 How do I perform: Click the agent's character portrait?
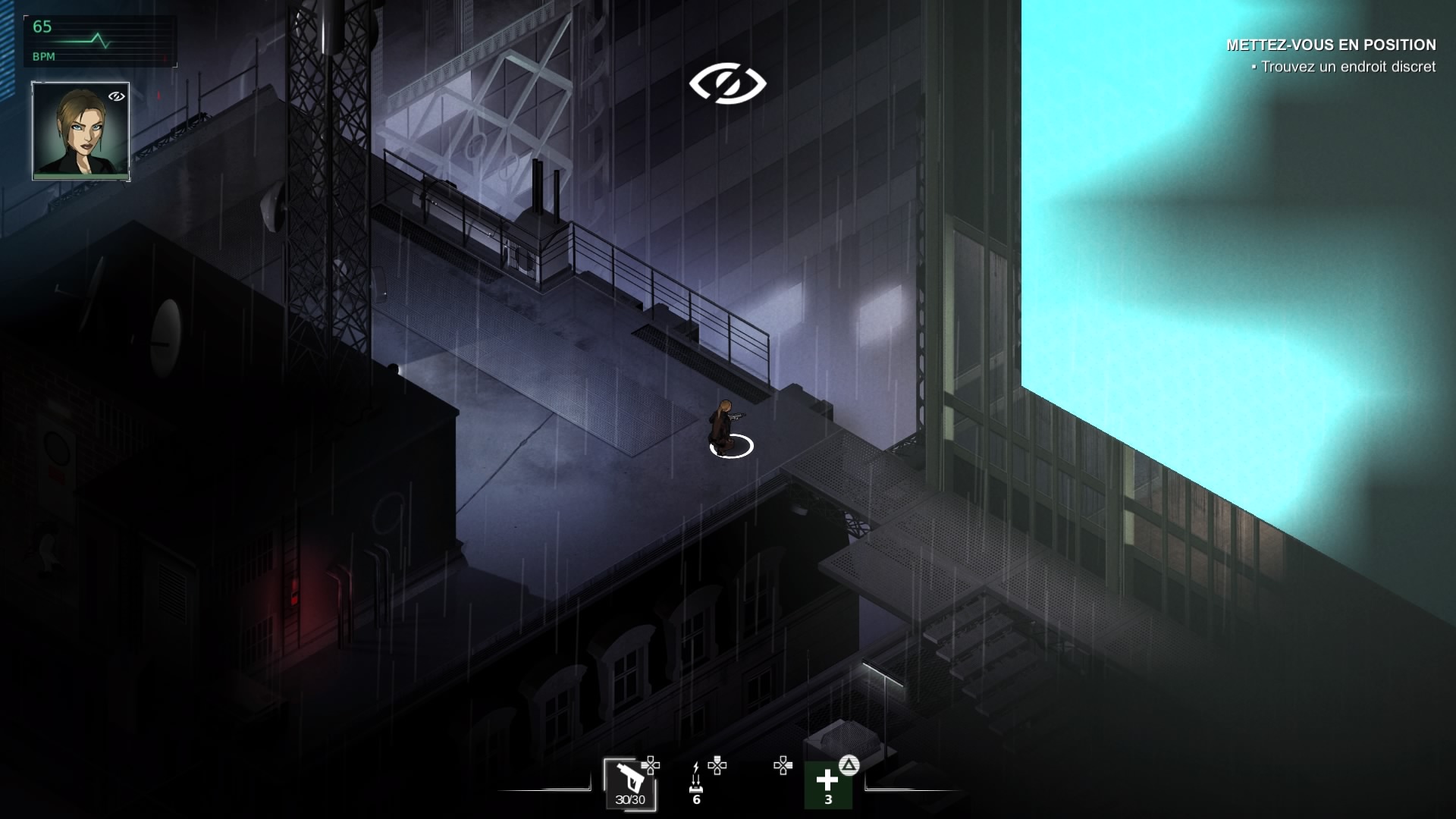[80, 130]
